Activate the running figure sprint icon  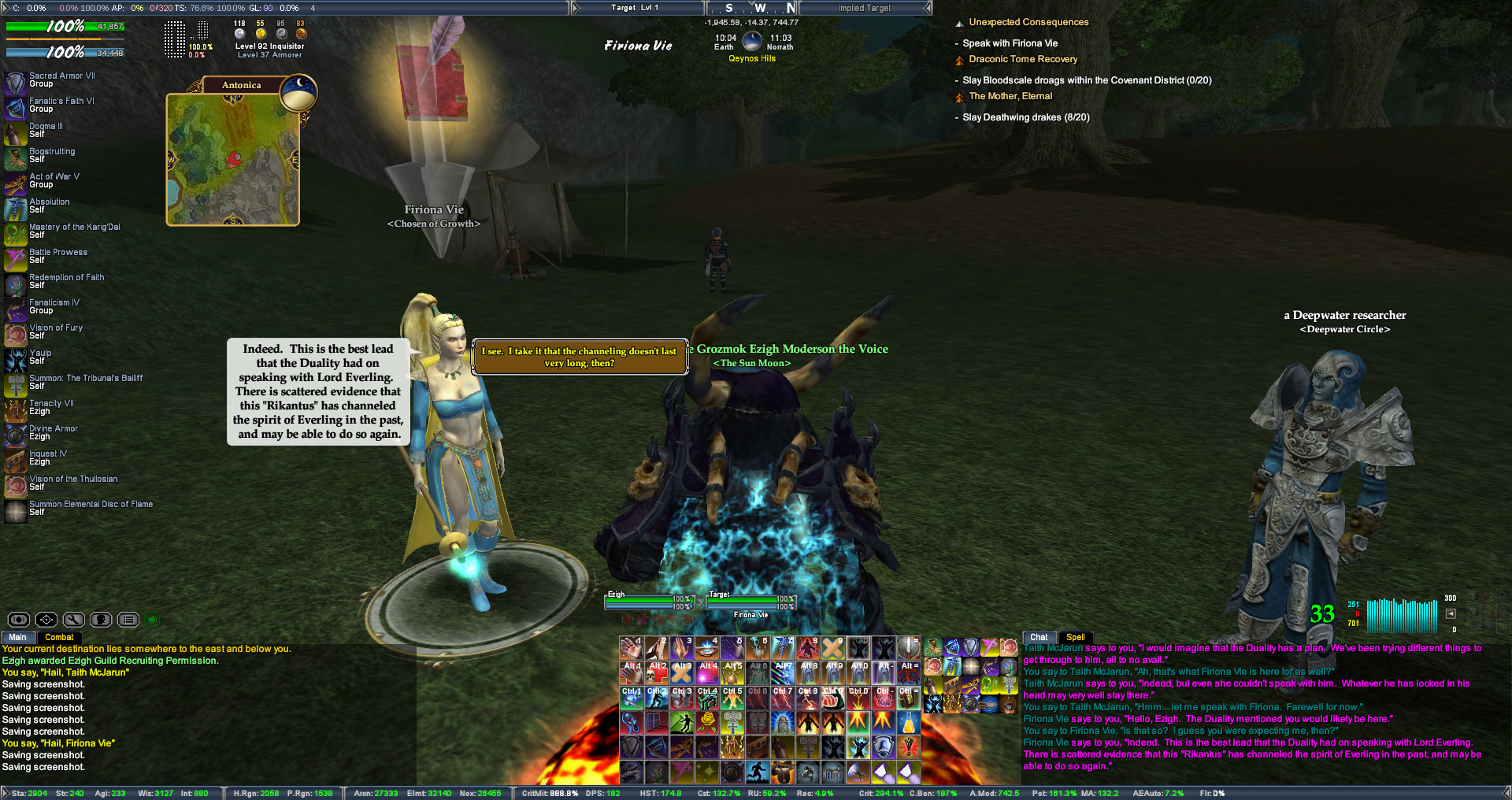click(x=758, y=771)
